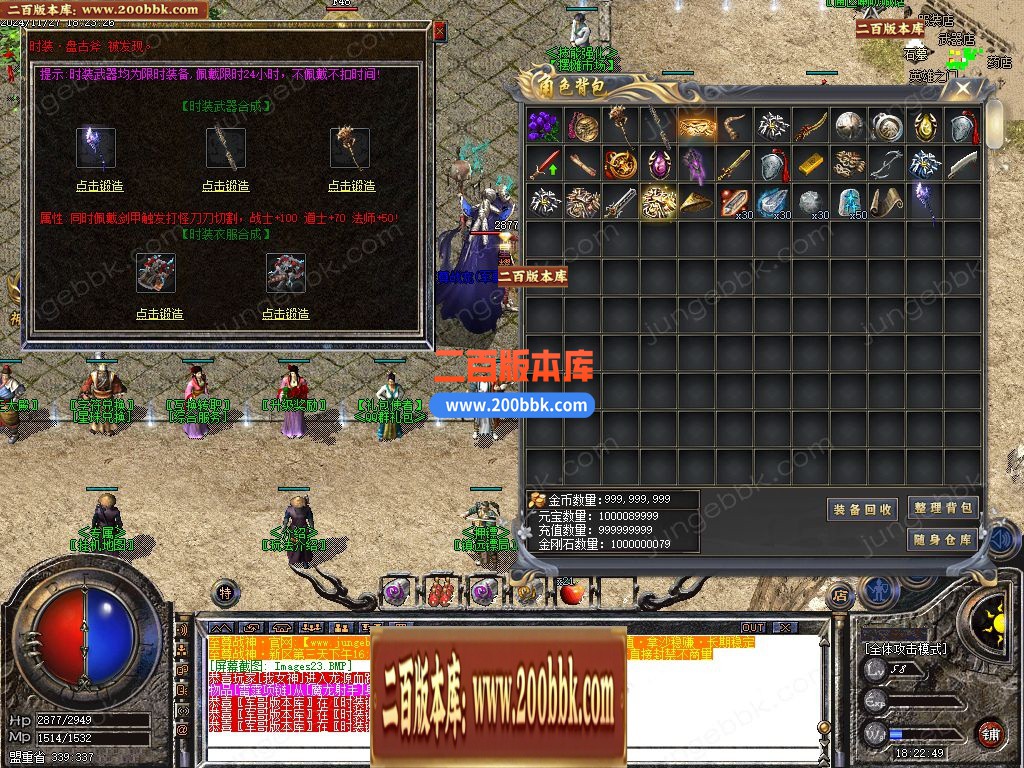Select the purple grapes inventory item
Screen dimensions: 1024x768
tap(544, 126)
